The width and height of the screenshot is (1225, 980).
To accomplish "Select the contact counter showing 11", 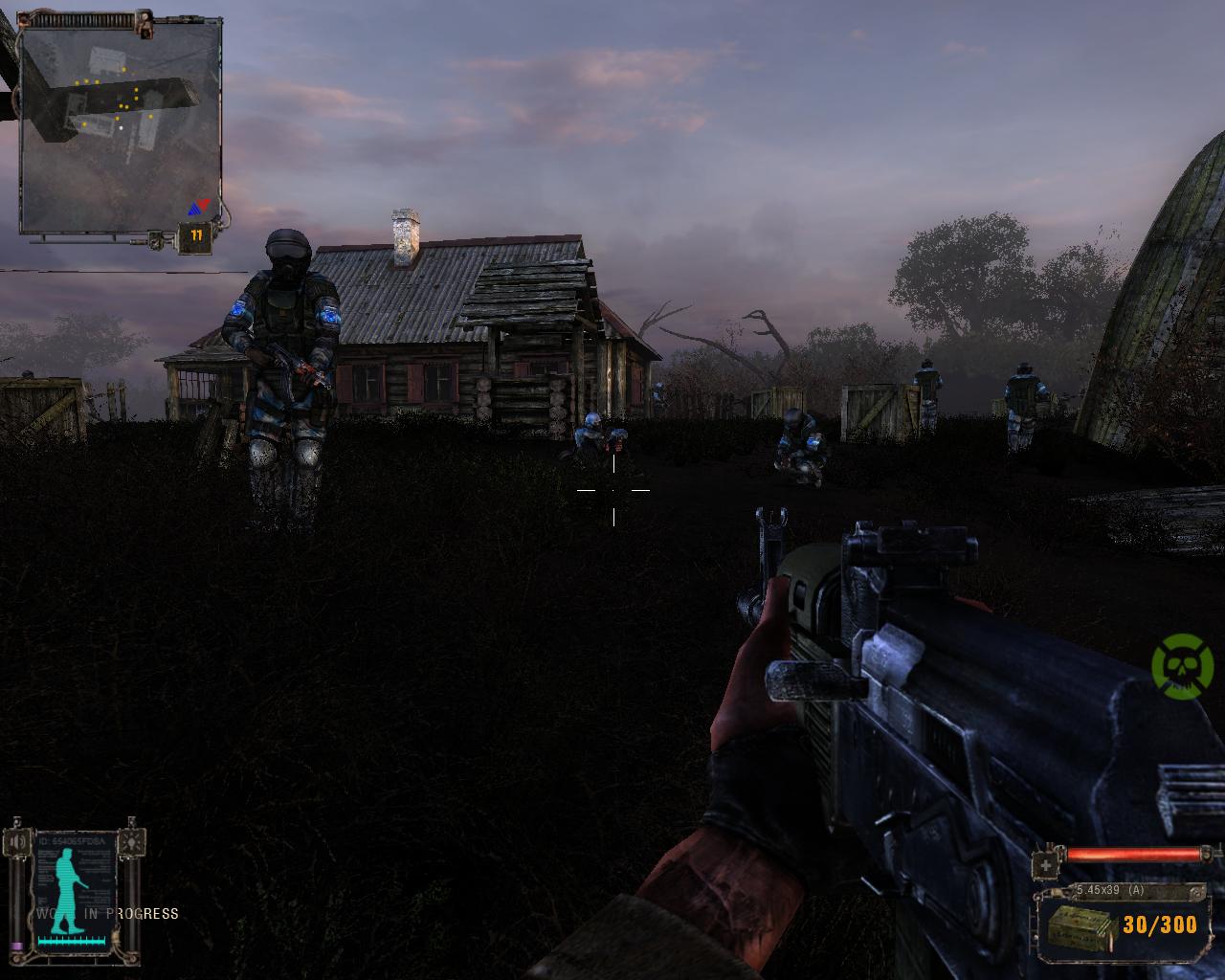I will pos(196,235).
